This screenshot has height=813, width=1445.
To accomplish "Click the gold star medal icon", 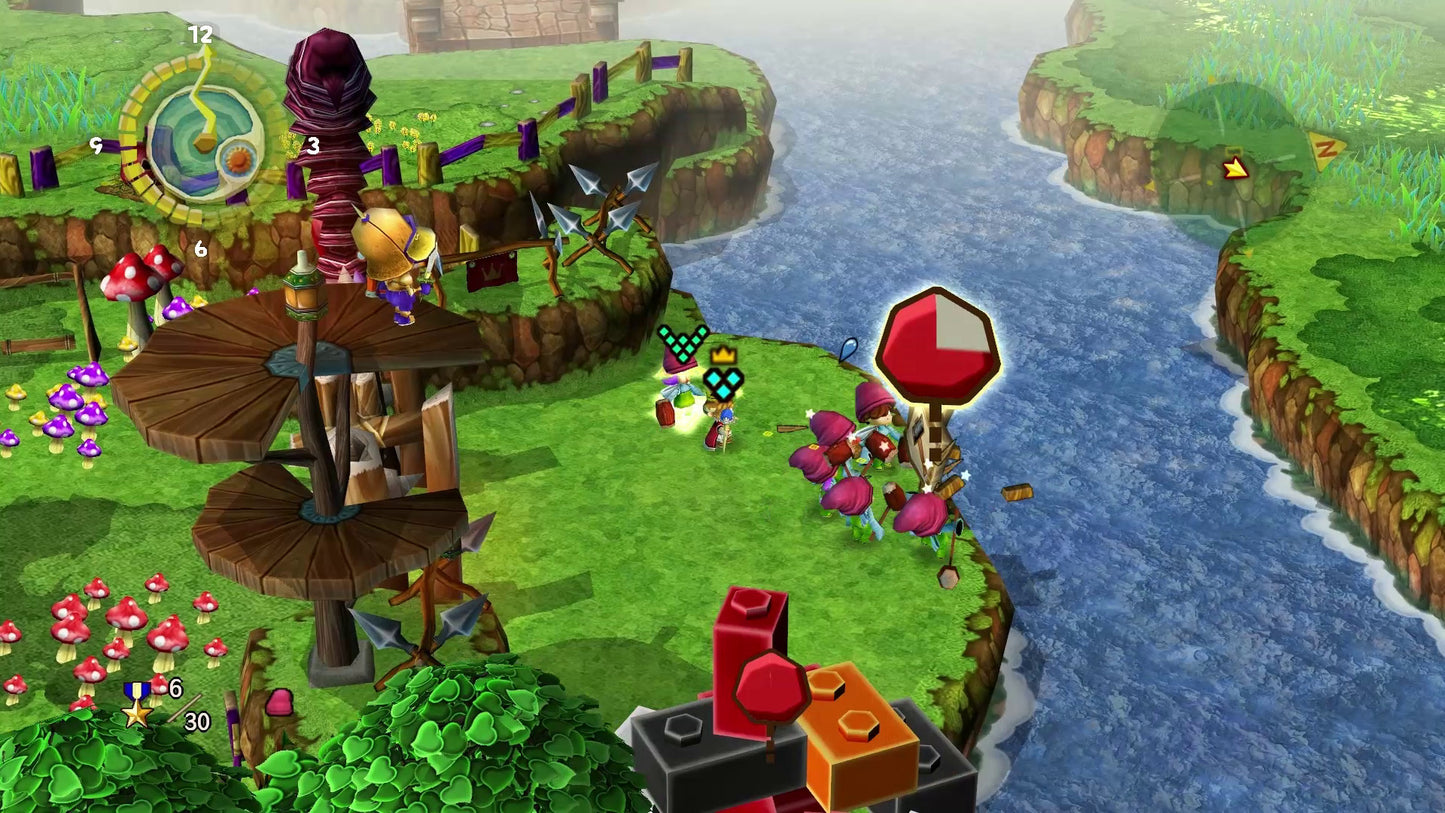I will 137,704.
